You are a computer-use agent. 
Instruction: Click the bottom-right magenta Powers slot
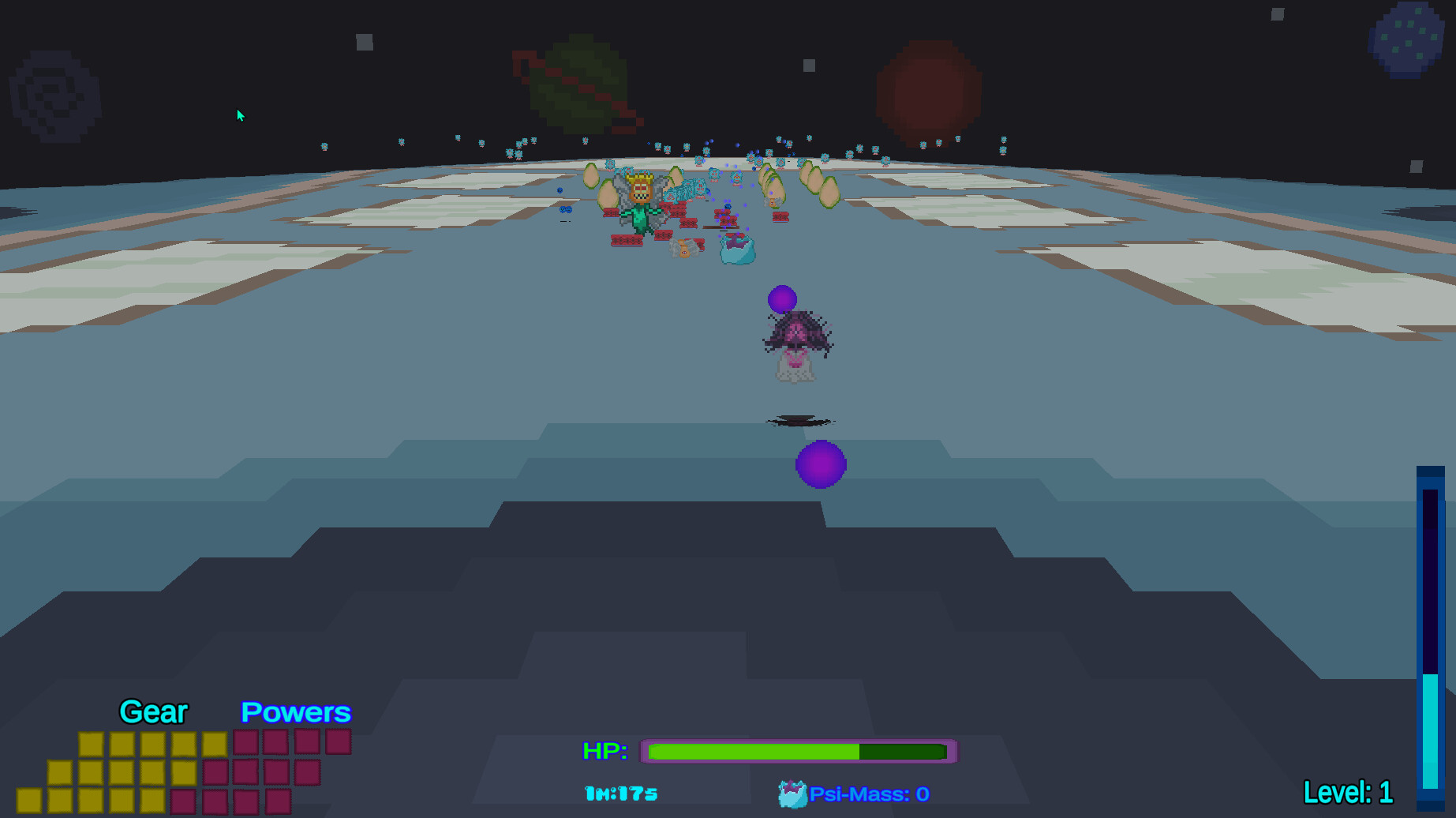[276, 804]
